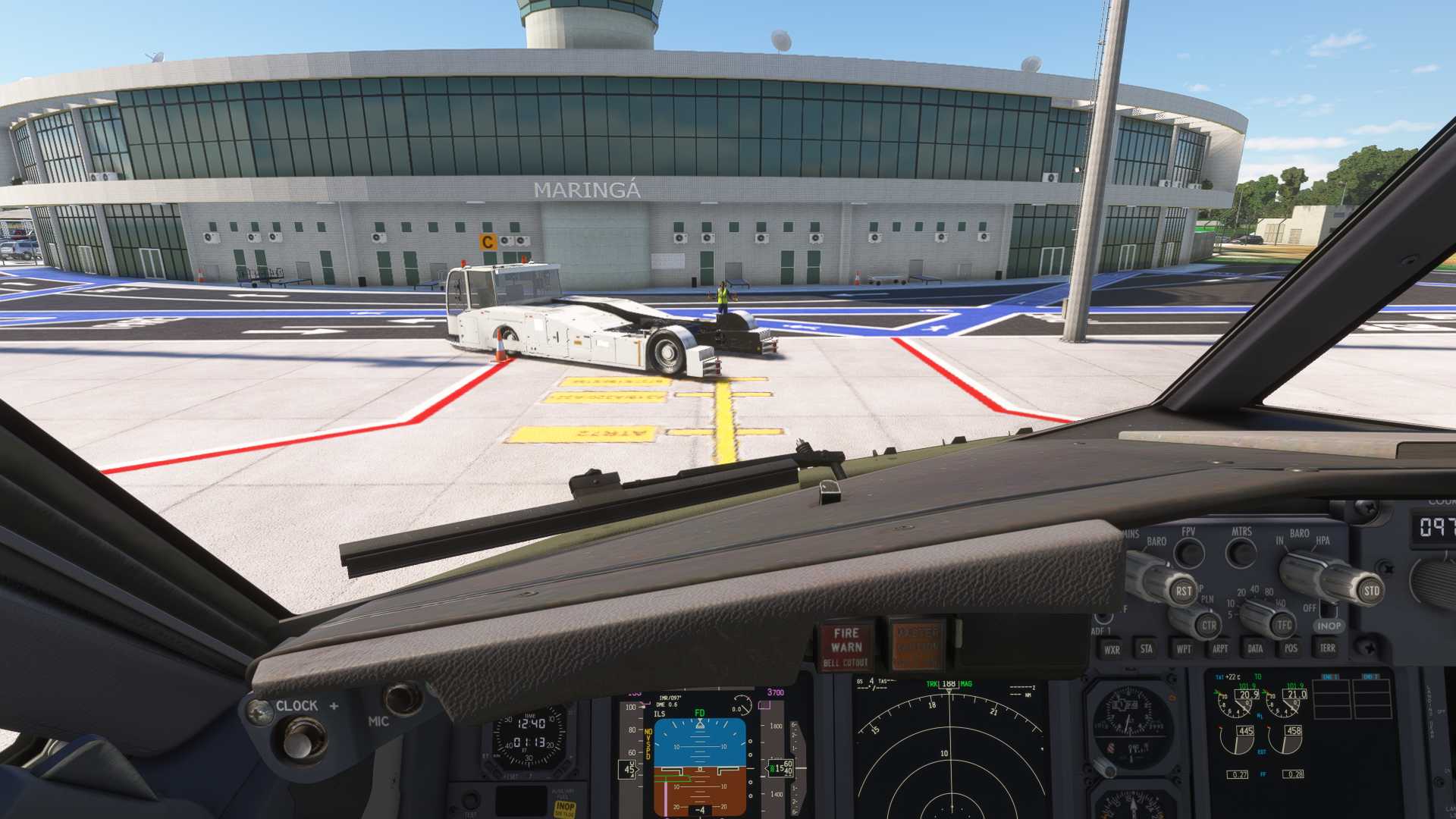Show waypoints with the WPT button

point(1183,648)
